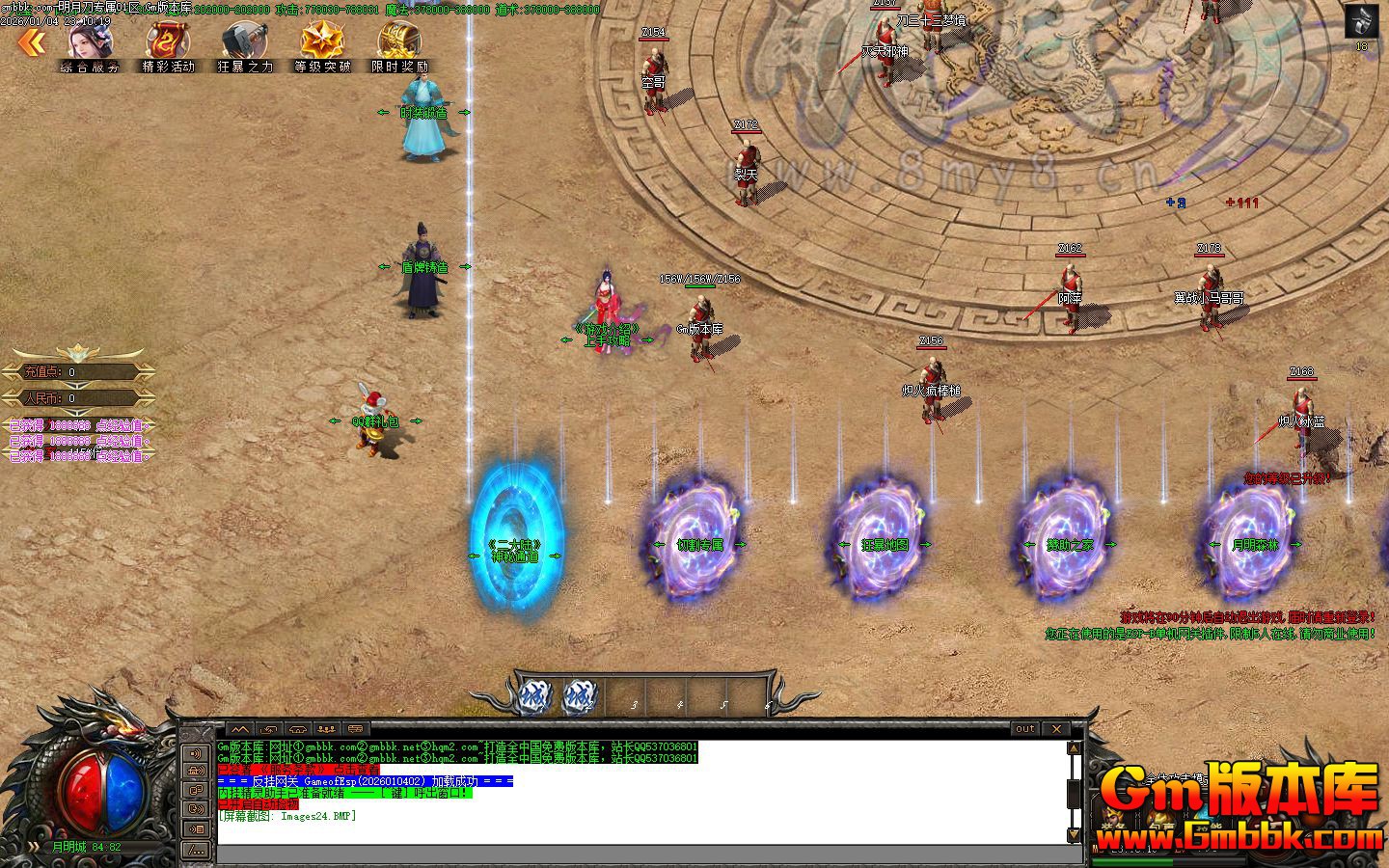Open the 等级突破 star icon
The image size is (1389, 868).
tap(322, 44)
